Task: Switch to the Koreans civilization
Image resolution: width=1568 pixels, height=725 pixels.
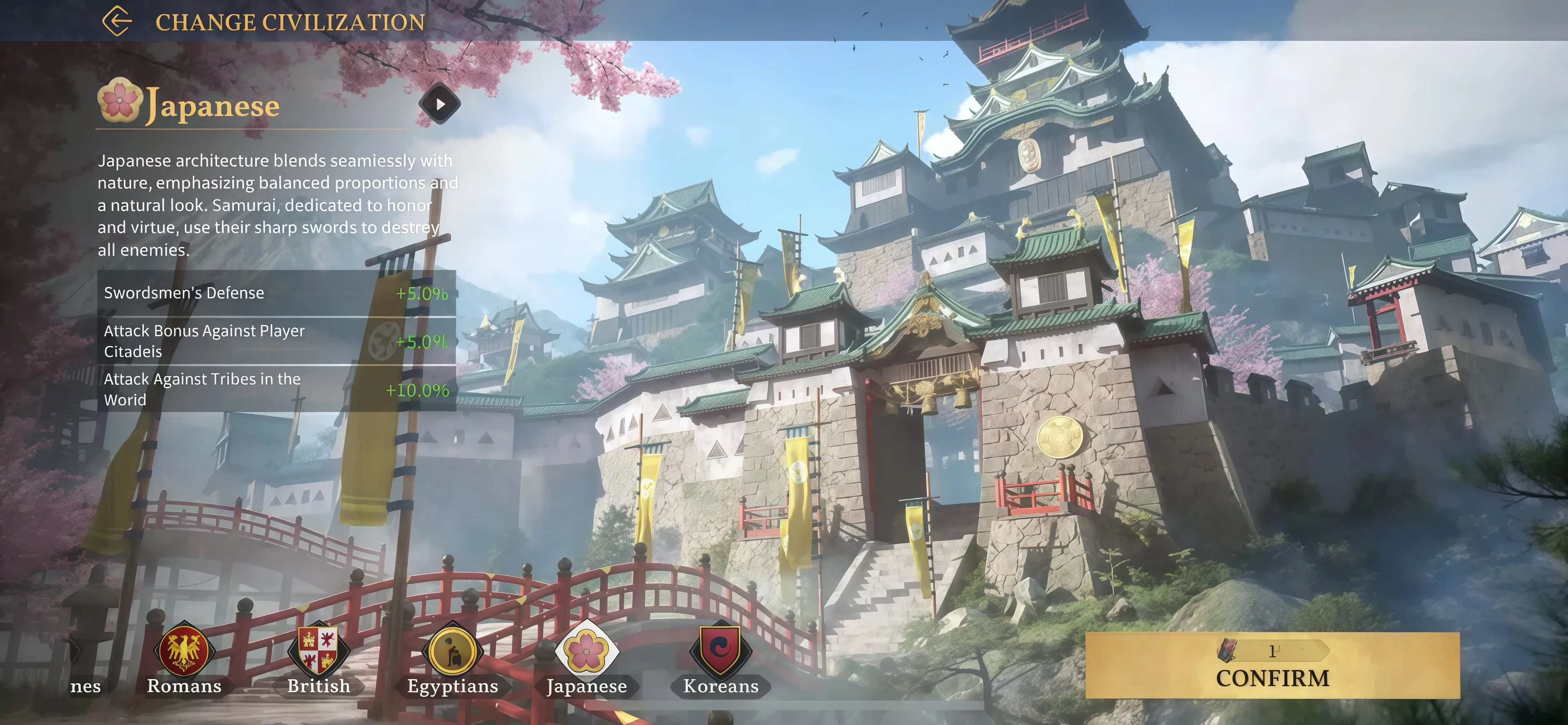Action: pyautogui.click(x=720, y=651)
